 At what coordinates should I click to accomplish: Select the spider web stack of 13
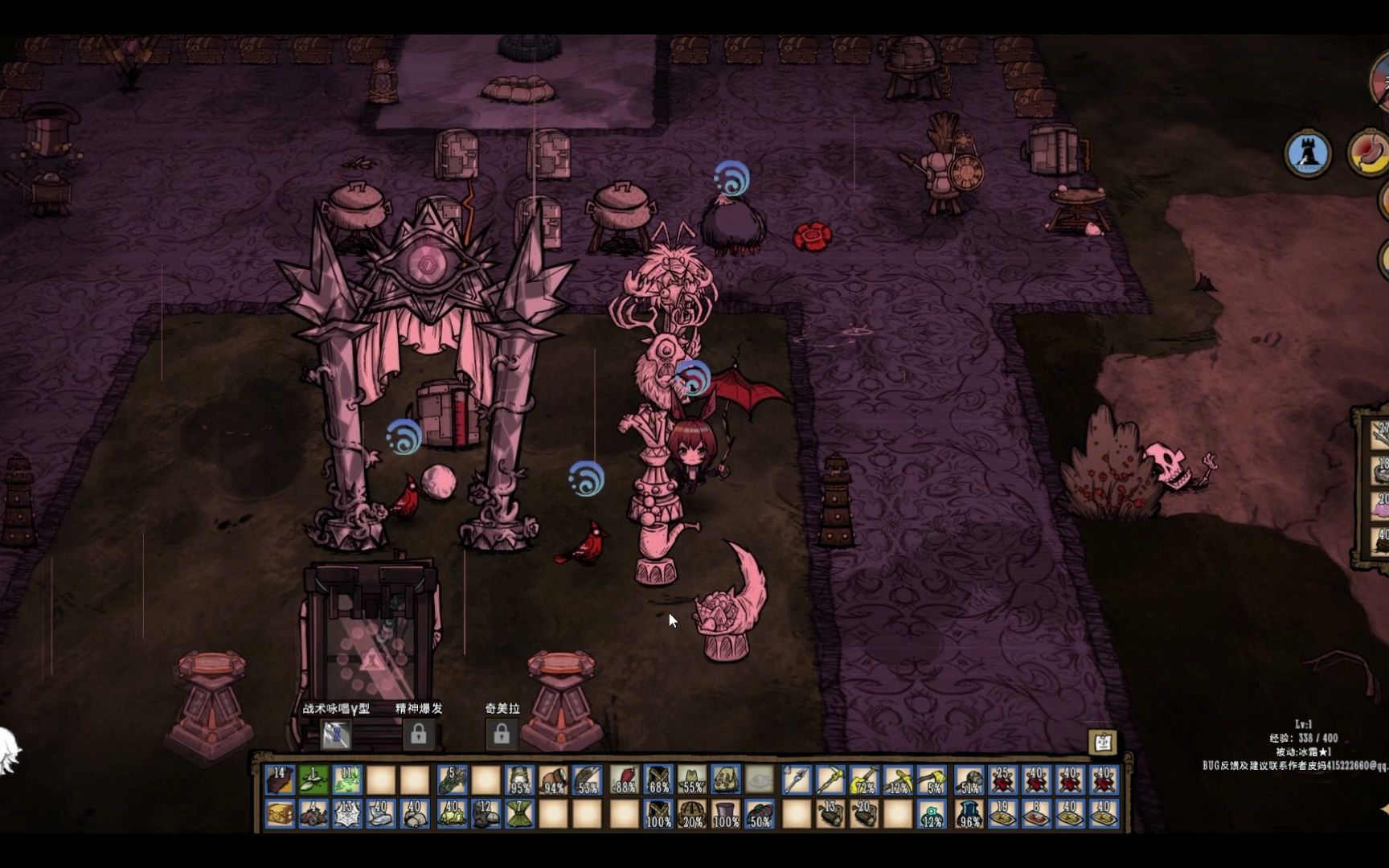pyautogui.click(x=347, y=814)
